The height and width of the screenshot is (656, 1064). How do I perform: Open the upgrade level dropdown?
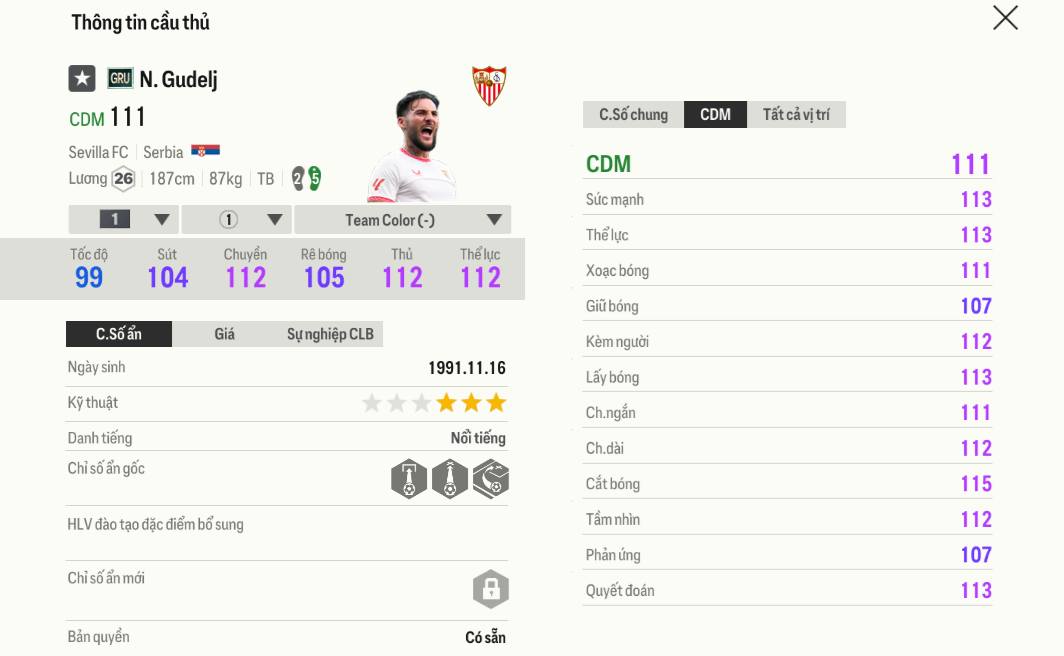click(124, 220)
